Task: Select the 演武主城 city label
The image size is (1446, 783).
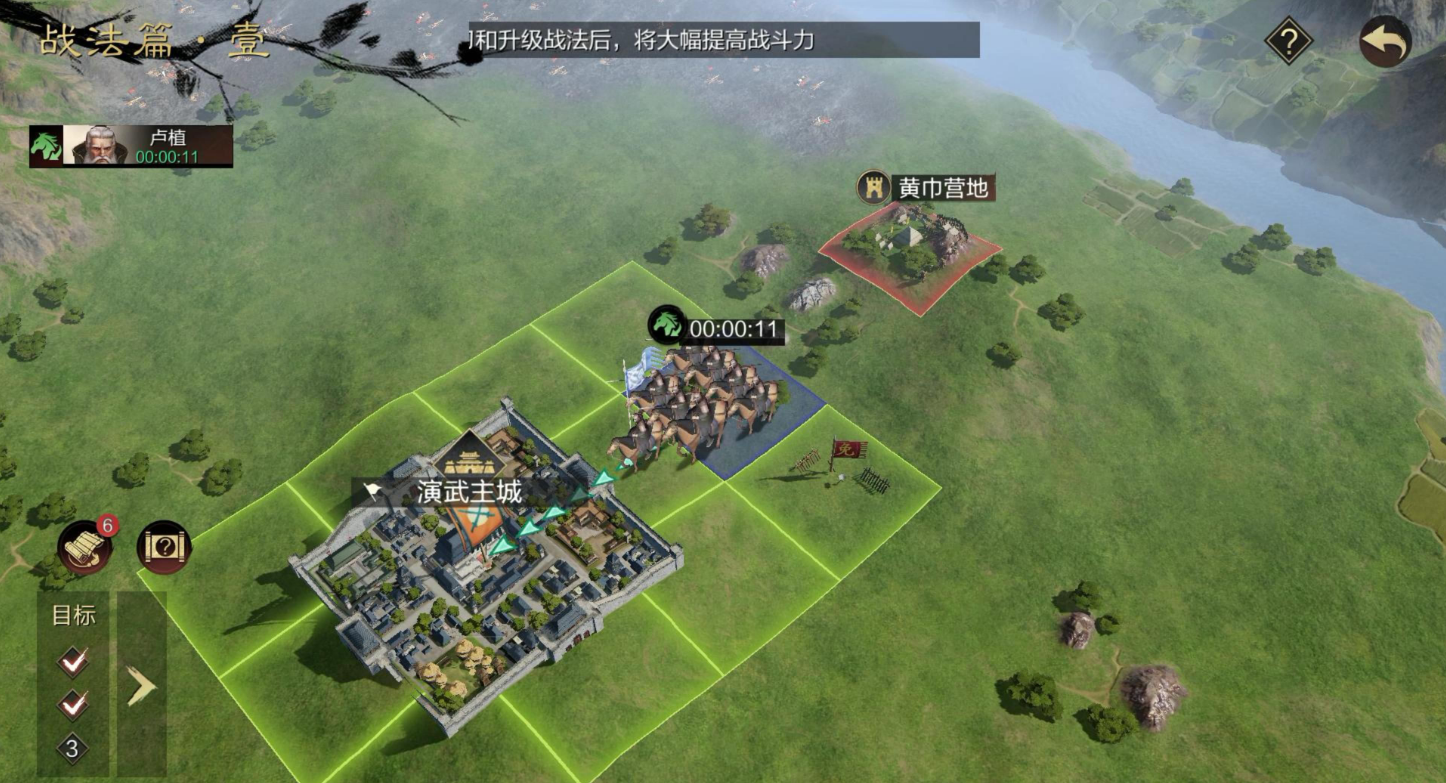Action: coord(470,492)
